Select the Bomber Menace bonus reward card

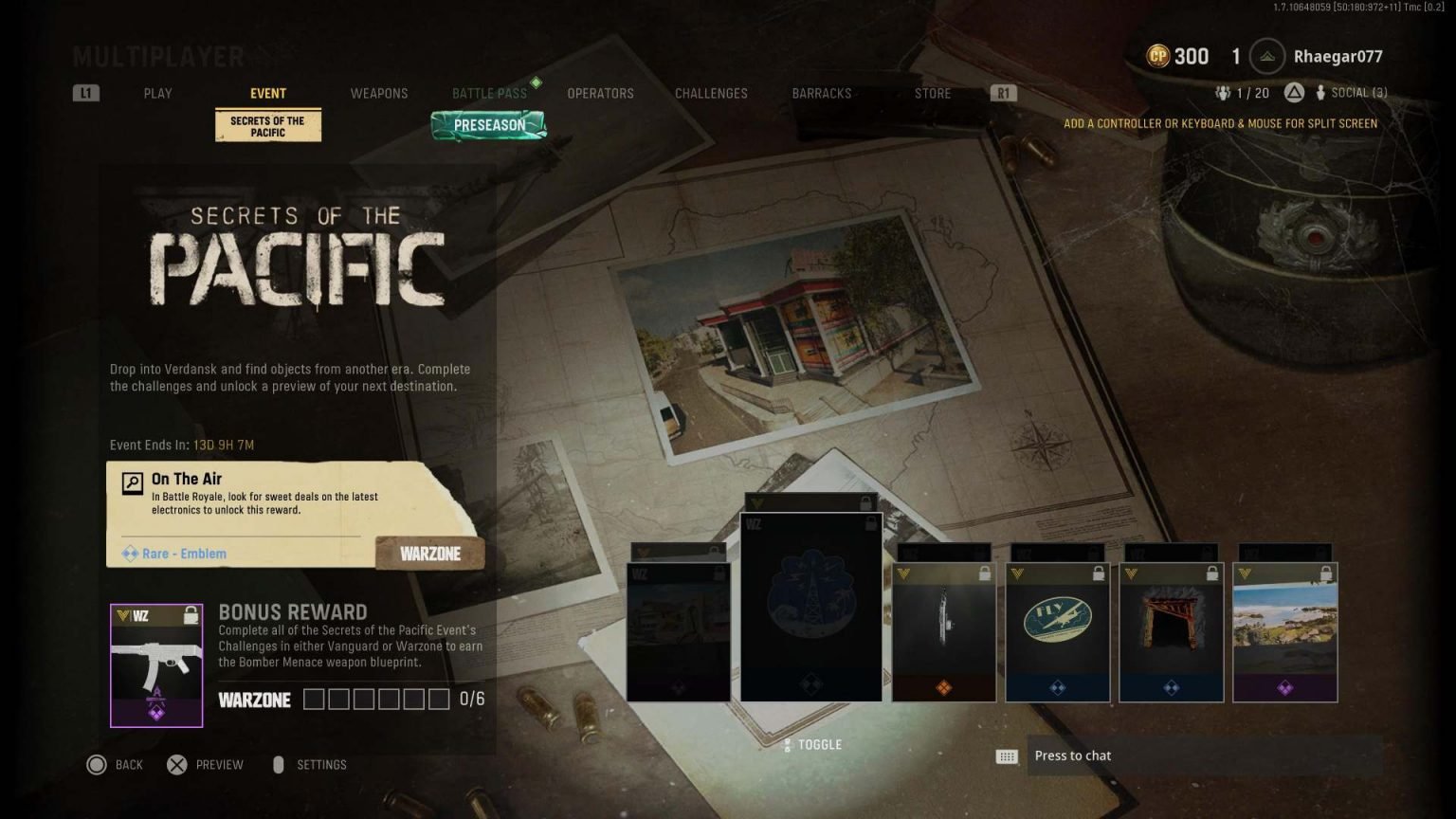click(156, 665)
